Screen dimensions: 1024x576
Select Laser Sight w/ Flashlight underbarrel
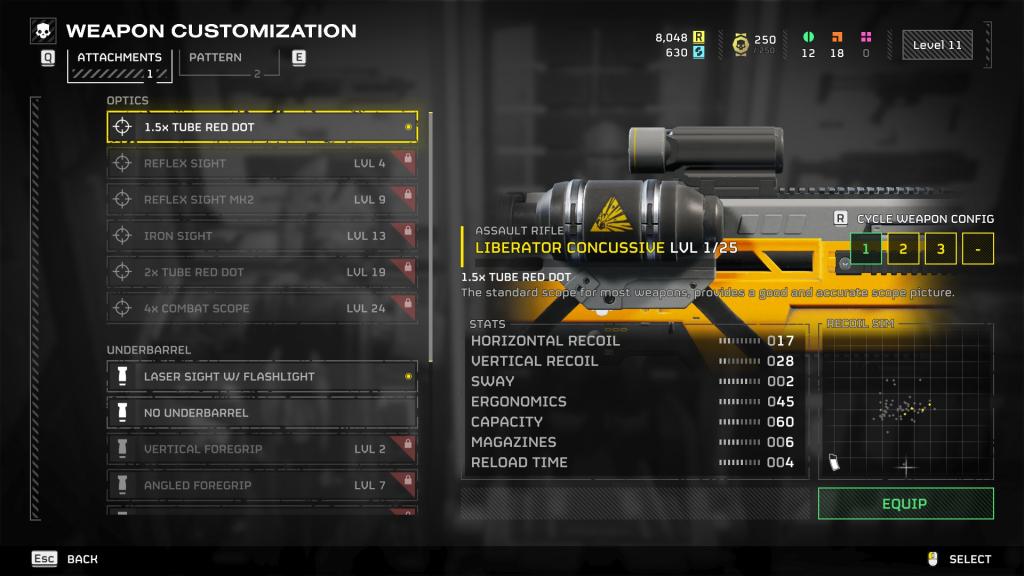click(262, 376)
